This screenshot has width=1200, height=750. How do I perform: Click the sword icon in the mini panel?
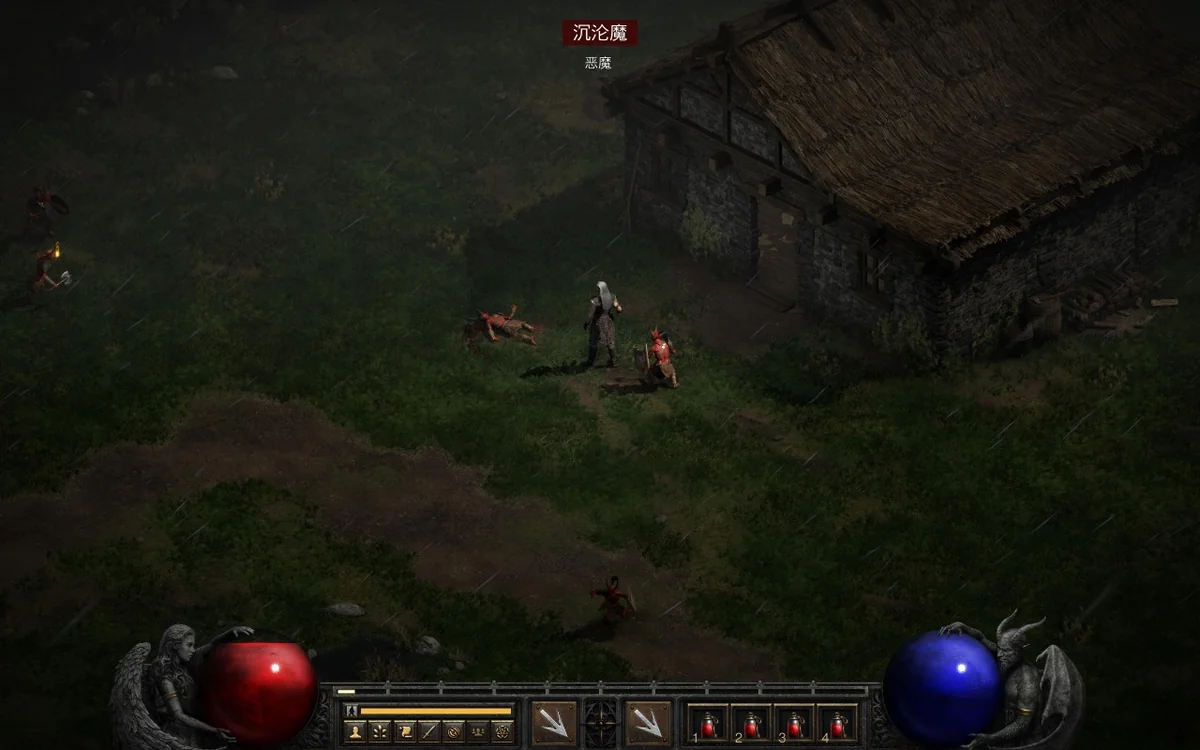coord(429,731)
